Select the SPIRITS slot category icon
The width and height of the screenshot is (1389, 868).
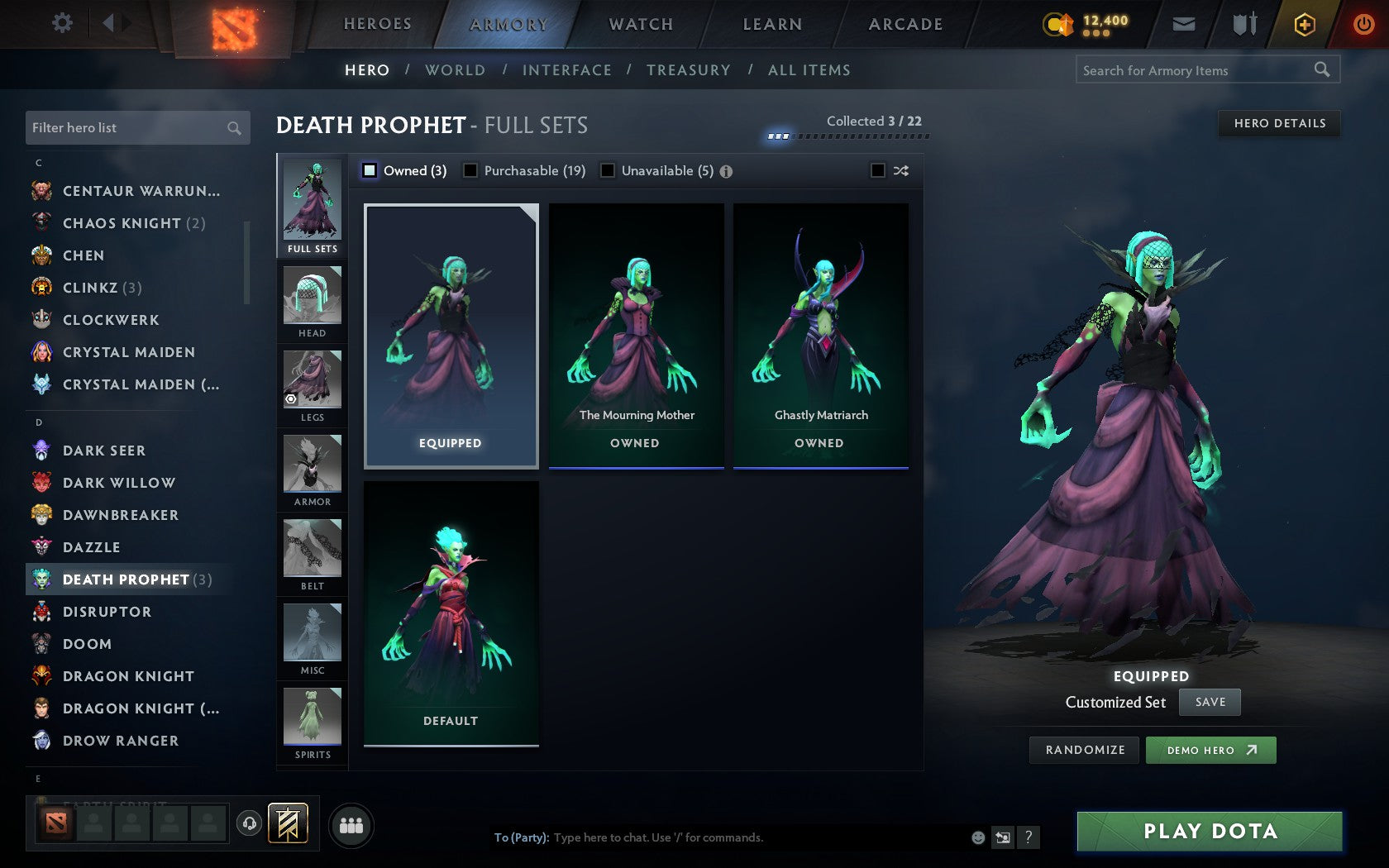312,718
